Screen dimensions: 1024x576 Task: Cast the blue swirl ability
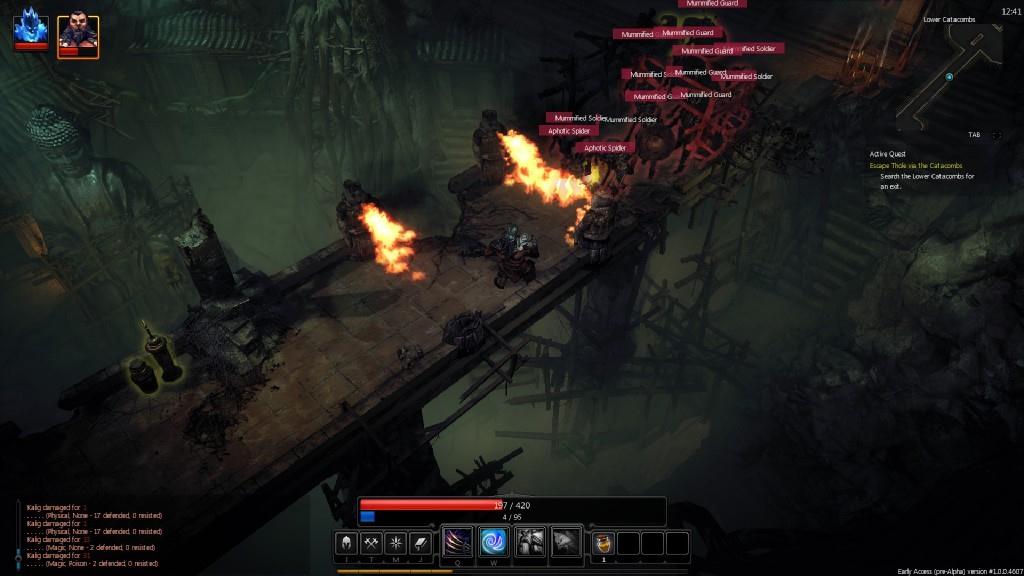click(494, 542)
